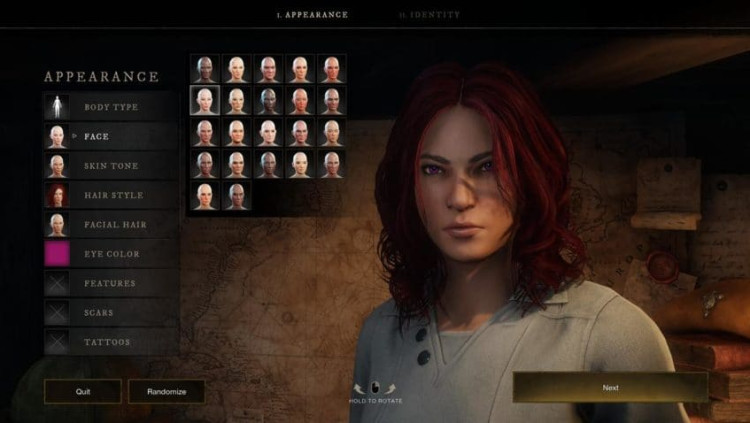Show the Scars options
This screenshot has height=423, width=750.
[x=110, y=312]
